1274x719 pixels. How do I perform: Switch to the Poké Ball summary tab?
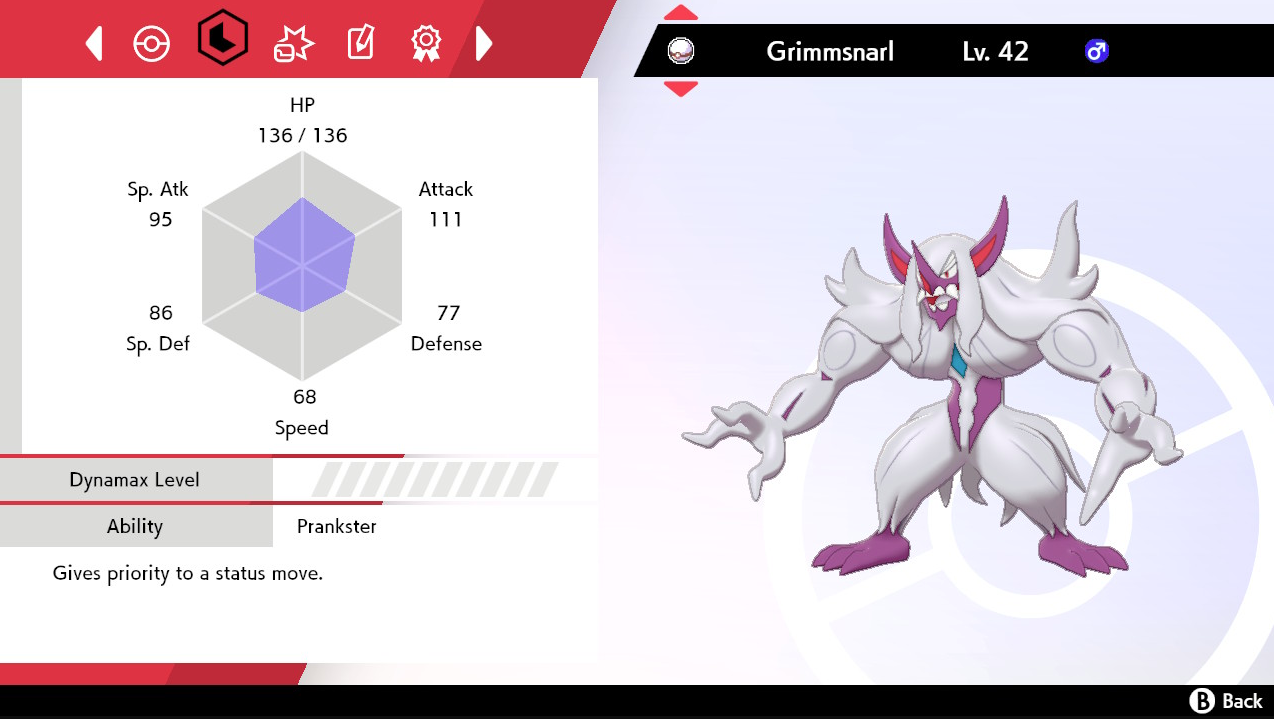tap(152, 44)
